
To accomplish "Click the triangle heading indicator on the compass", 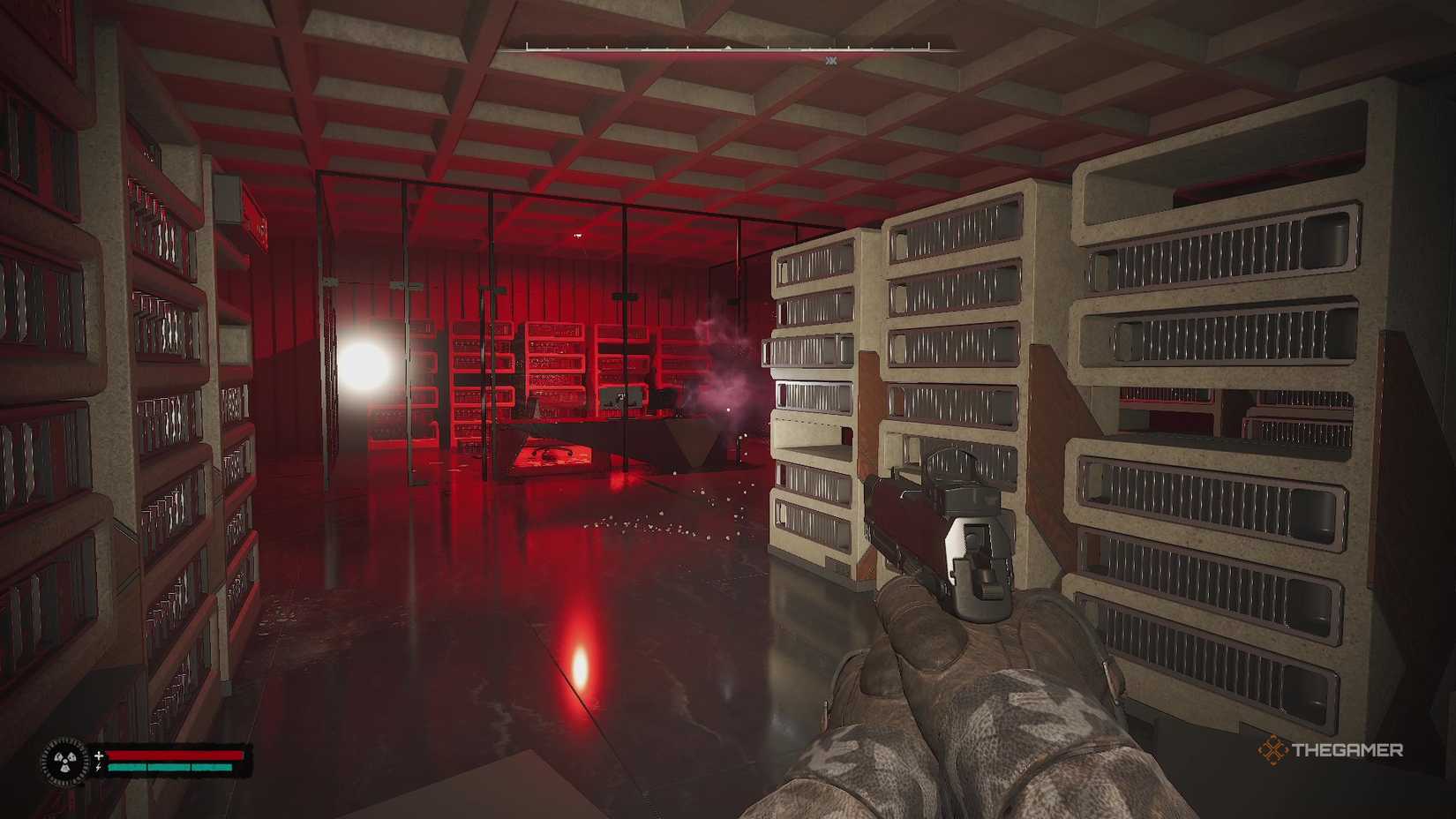I will [728, 47].
